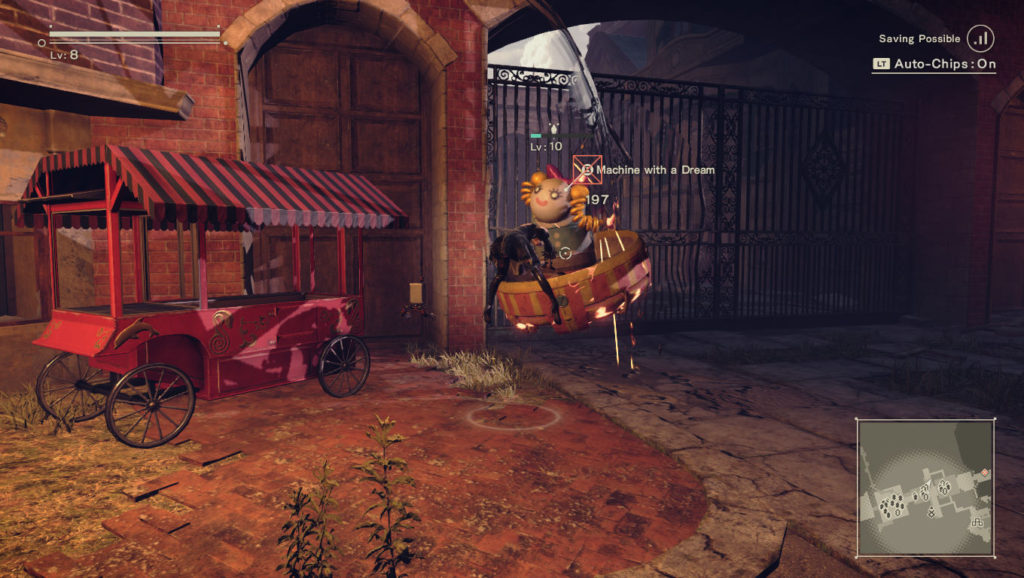1024x578 pixels.
Task: Select the Machine with a Dream target marker
Action: 586,170
